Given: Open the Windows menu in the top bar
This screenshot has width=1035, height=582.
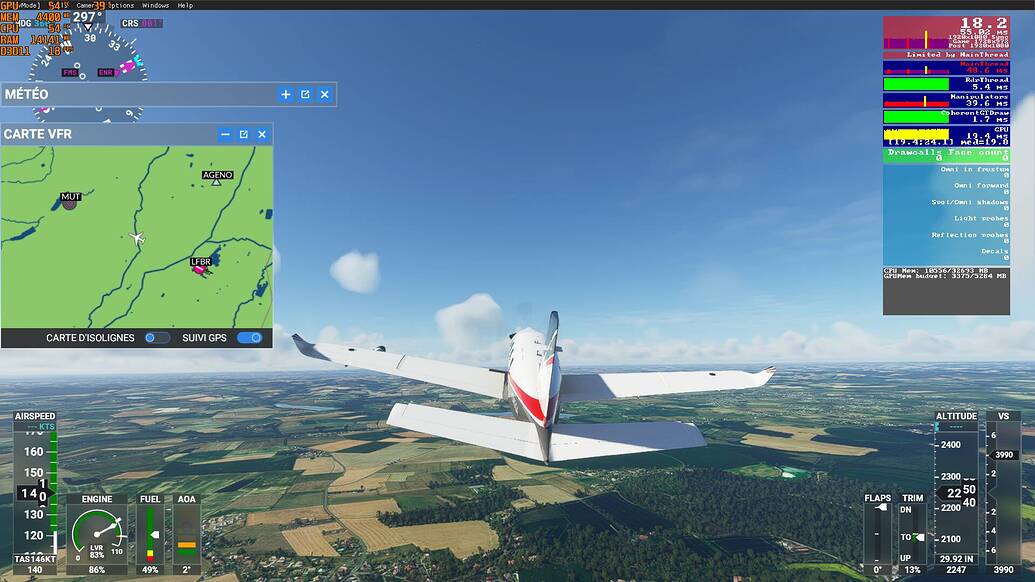Looking at the screenshot, I should coord(155,5).
